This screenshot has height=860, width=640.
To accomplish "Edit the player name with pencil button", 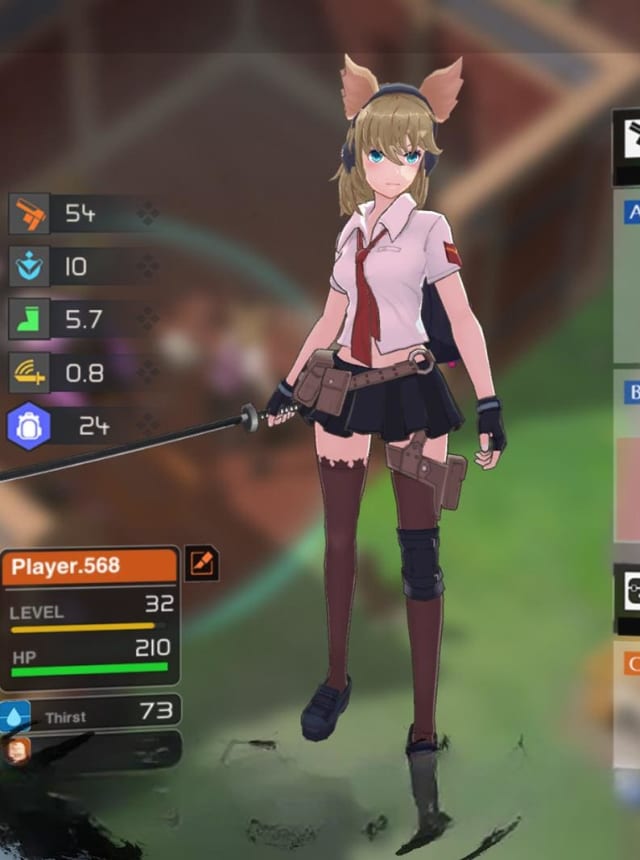I will 201,564.
